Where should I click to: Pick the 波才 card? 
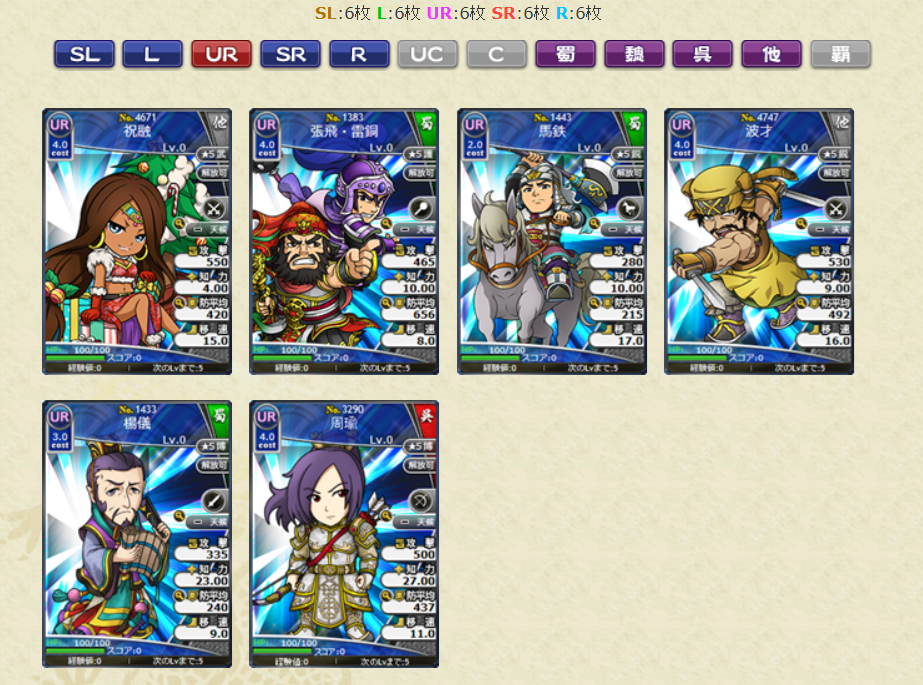click(759, 241)
